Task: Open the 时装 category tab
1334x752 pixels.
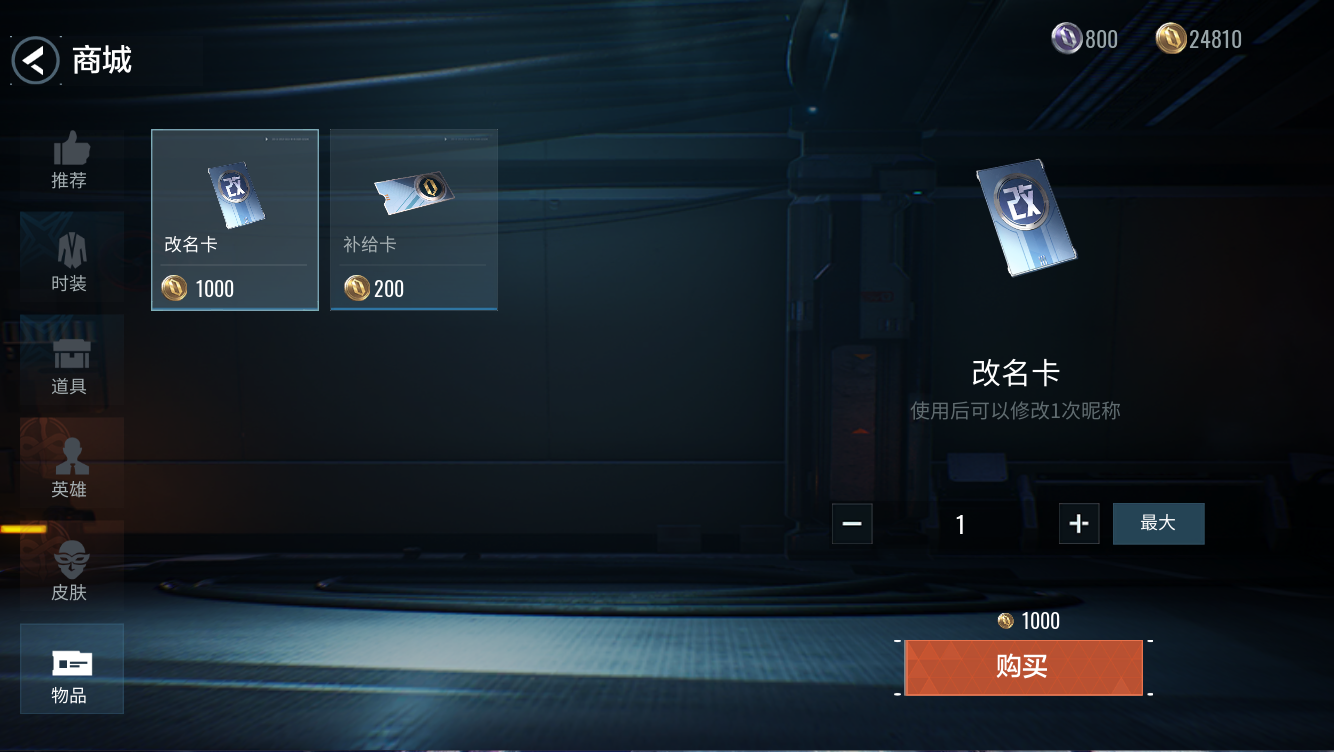Action: [70, 263]
